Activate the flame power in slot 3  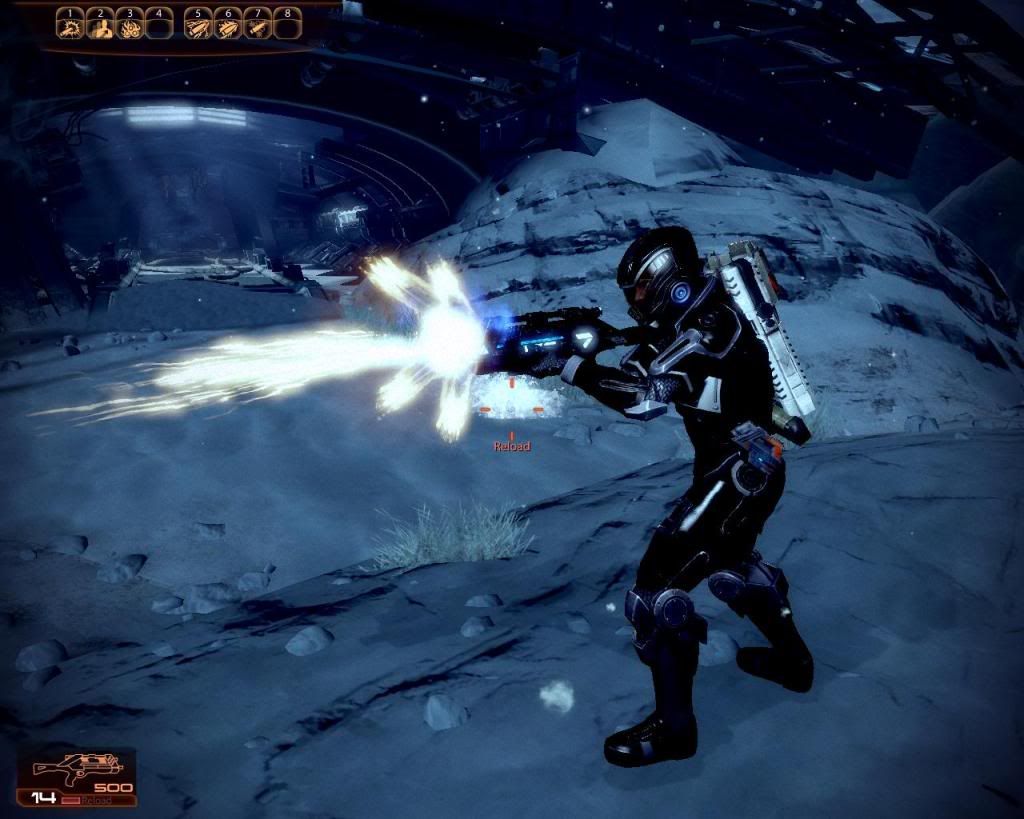(x=129, y=28)
